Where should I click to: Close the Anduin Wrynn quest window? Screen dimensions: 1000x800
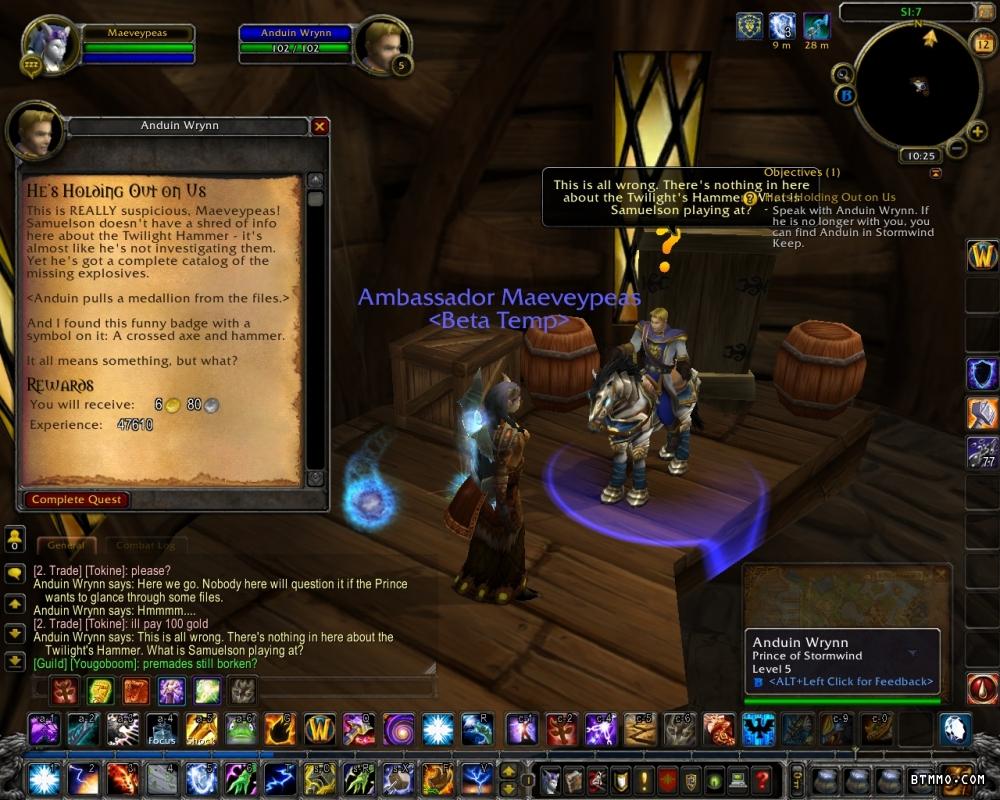320,126
